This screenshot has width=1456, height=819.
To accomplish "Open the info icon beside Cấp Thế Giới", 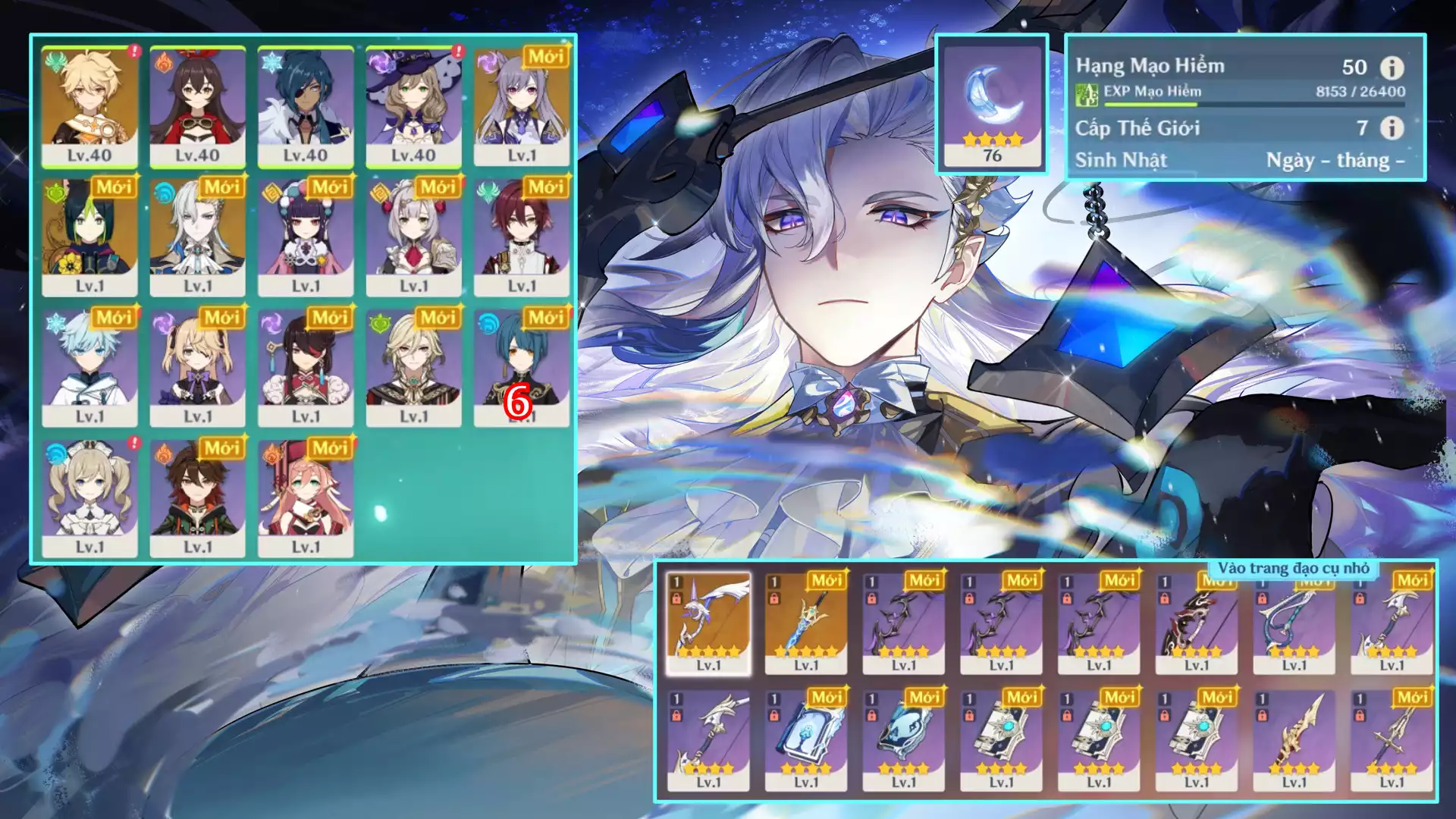I will tap(1392, 127).
